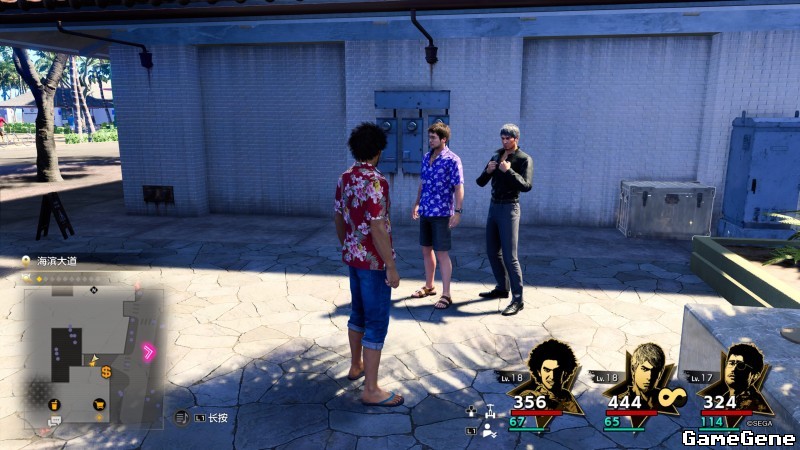Viewport: 800px width, 450px height.
Task: Select the shopping cart marker on the minimap
Action: [99, 405]
